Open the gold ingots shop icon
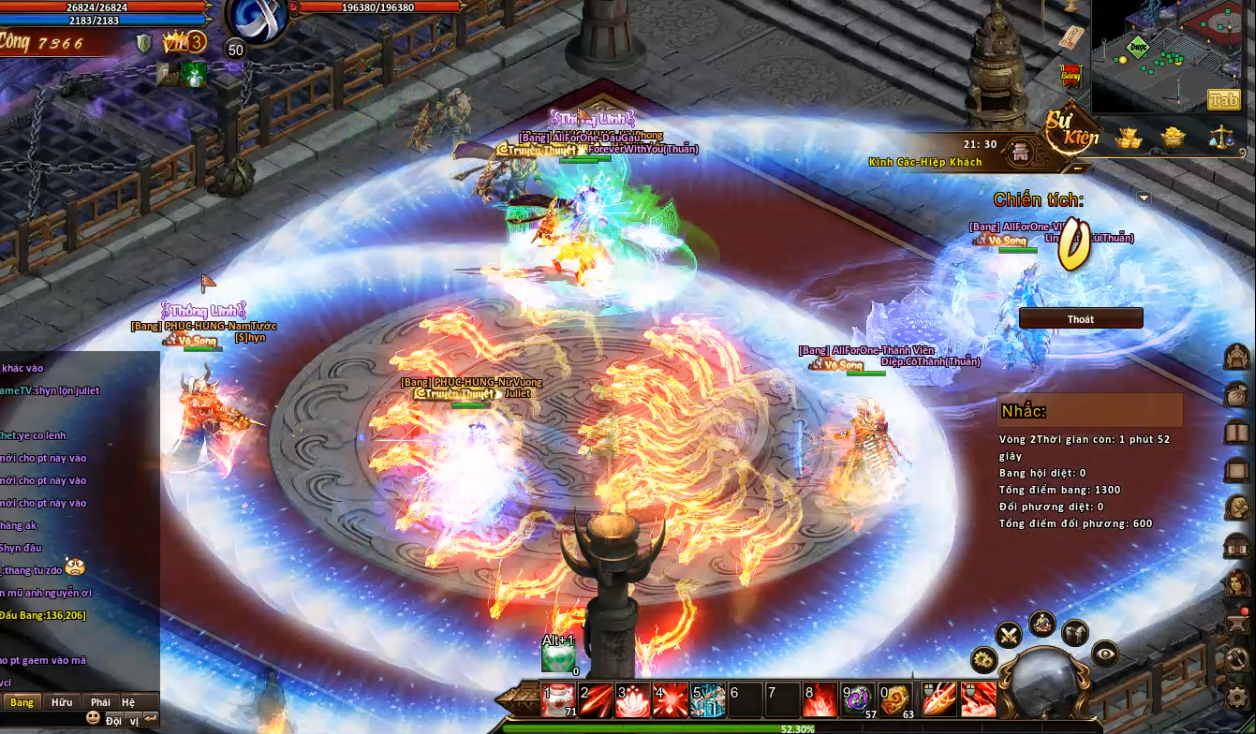The width and height of the screenshot is (1256, 734). click(x=1129, y=138)
